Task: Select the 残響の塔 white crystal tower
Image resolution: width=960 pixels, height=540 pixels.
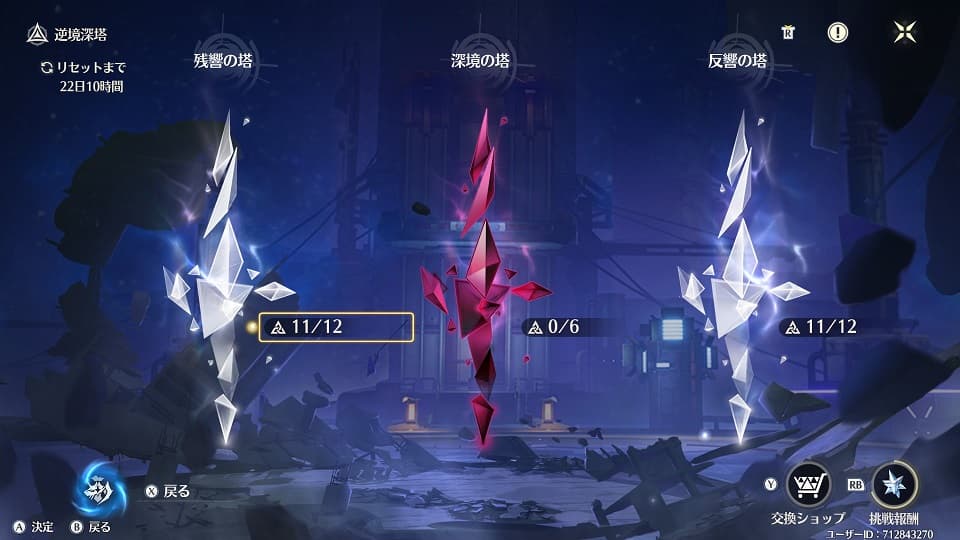Action: pyautogui.click(x=223, y=280)
